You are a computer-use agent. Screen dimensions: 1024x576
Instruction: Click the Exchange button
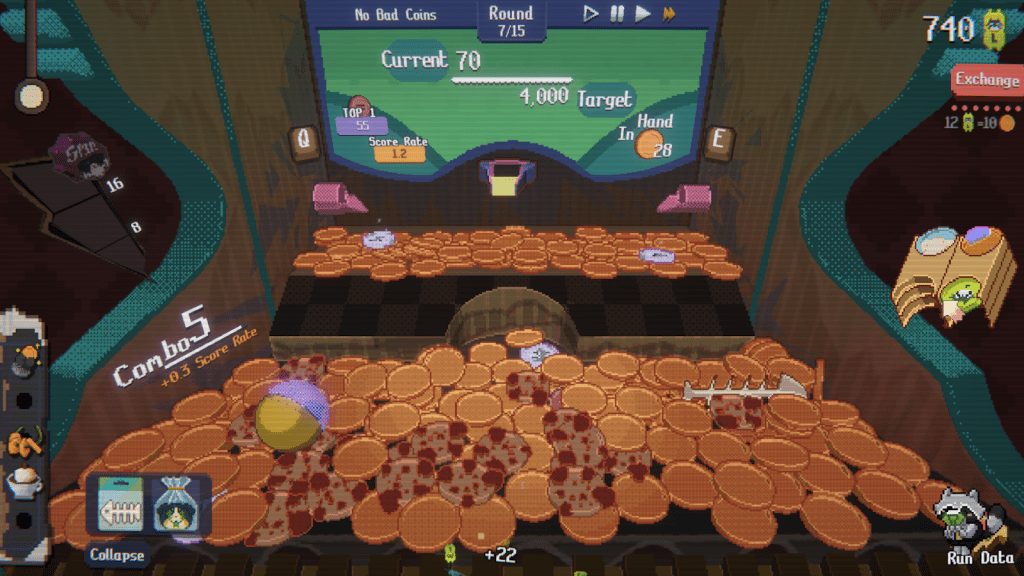click(x=986, y=80)
